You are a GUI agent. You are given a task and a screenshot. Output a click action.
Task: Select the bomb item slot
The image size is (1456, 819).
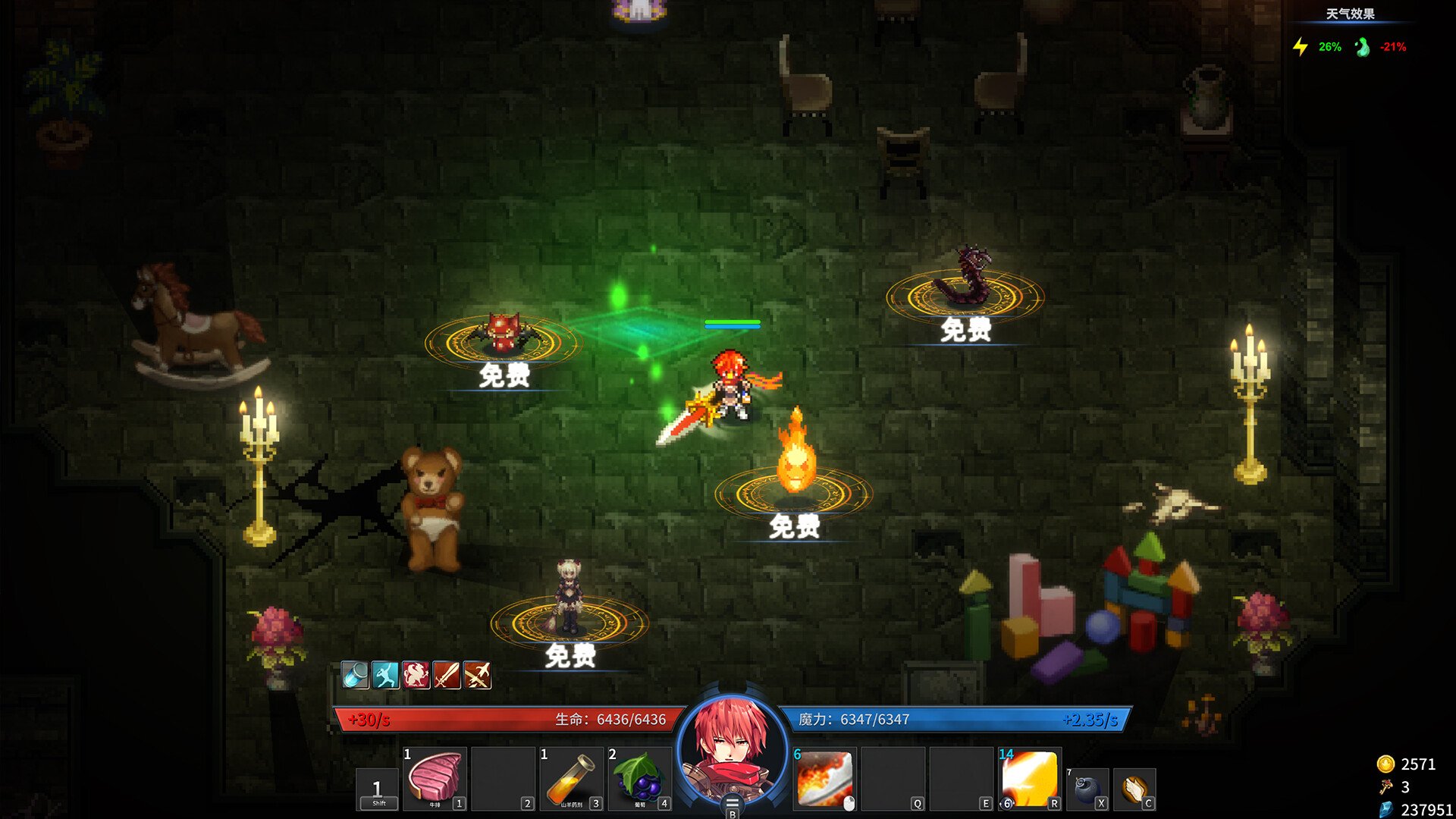(x=1088, y=789)
